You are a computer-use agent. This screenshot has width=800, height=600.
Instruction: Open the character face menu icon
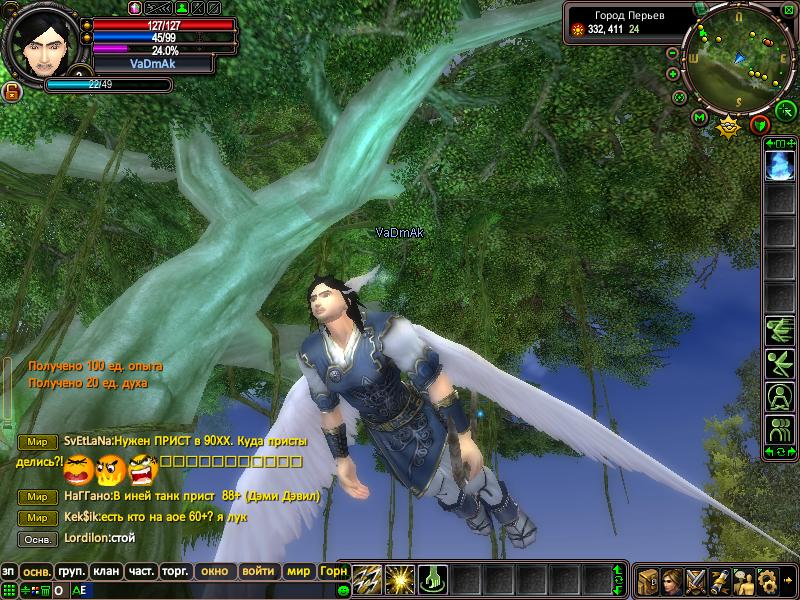point(671,580)
